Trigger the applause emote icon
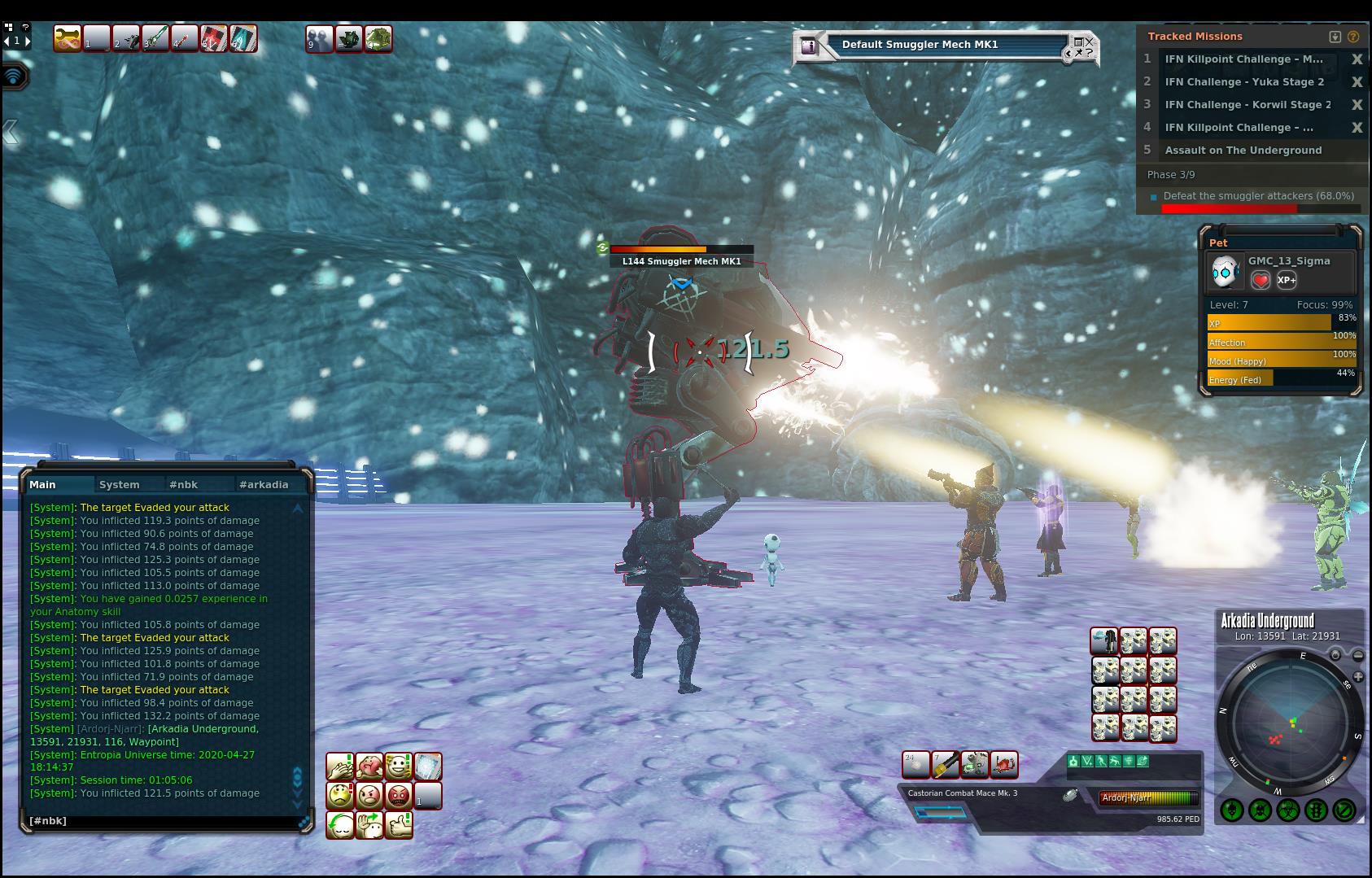The height and width of the screenshot is (878, 1372). coord(340,767)
